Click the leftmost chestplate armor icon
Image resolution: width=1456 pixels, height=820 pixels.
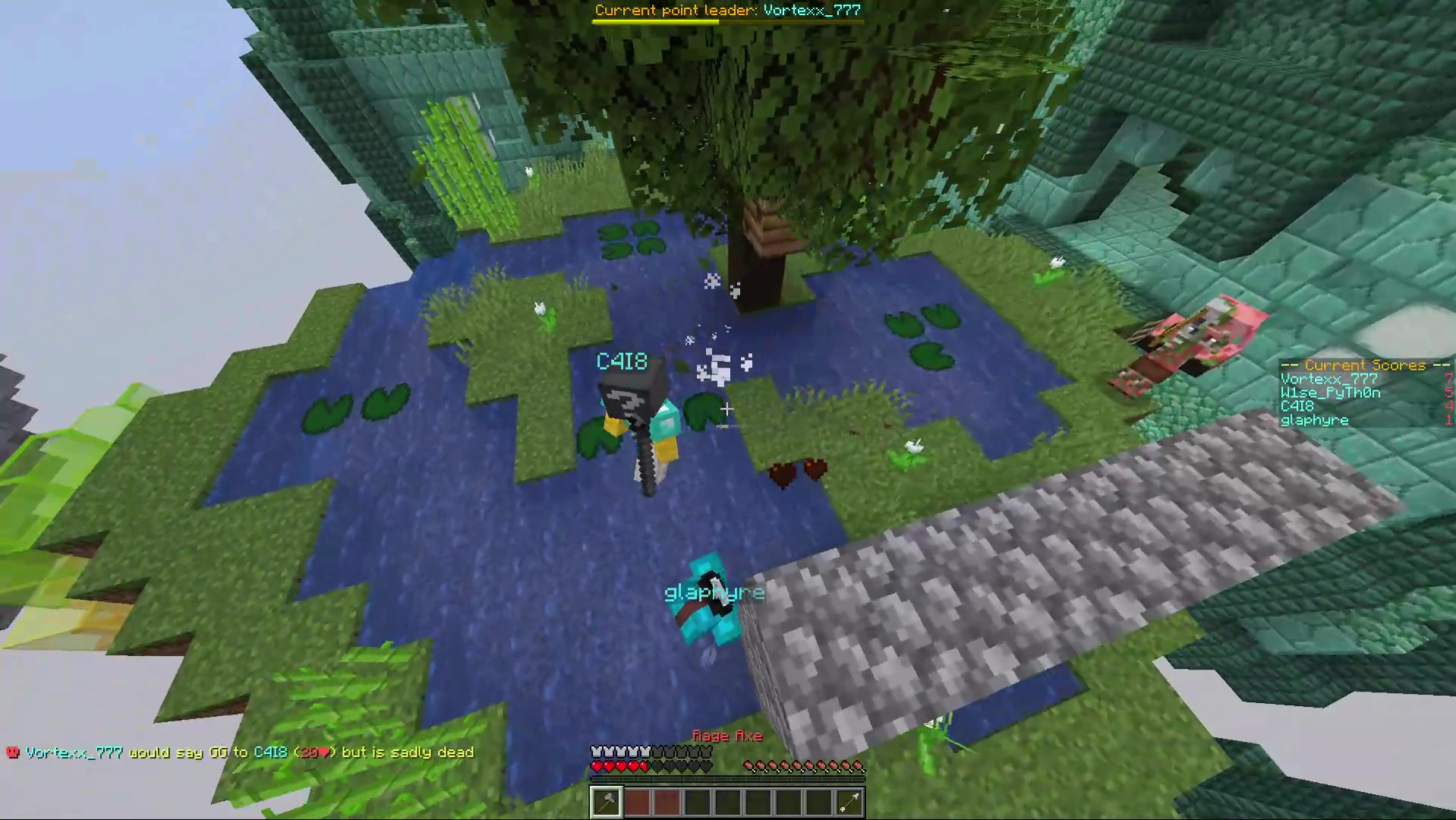597,751
